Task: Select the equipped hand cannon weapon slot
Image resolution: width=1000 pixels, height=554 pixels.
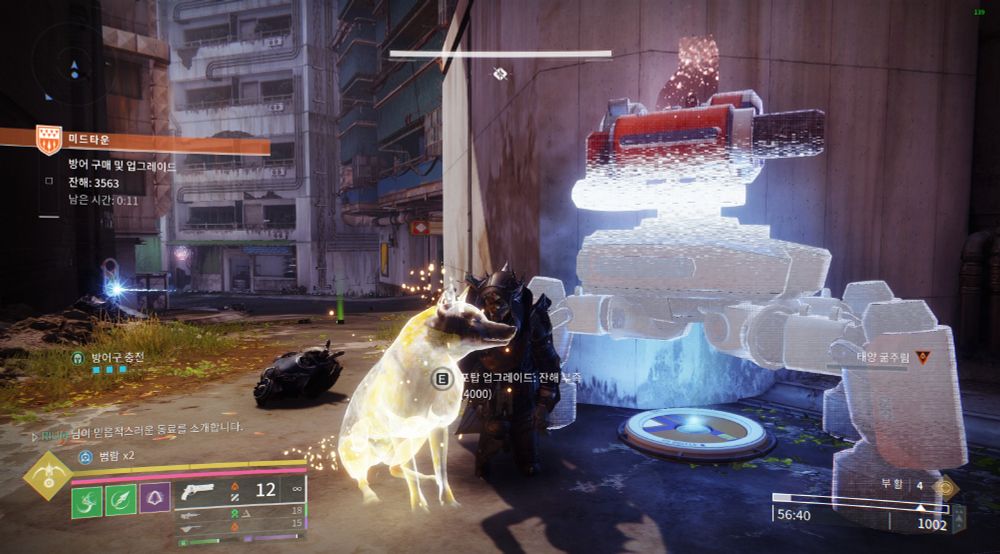Action: click(202, 492)
